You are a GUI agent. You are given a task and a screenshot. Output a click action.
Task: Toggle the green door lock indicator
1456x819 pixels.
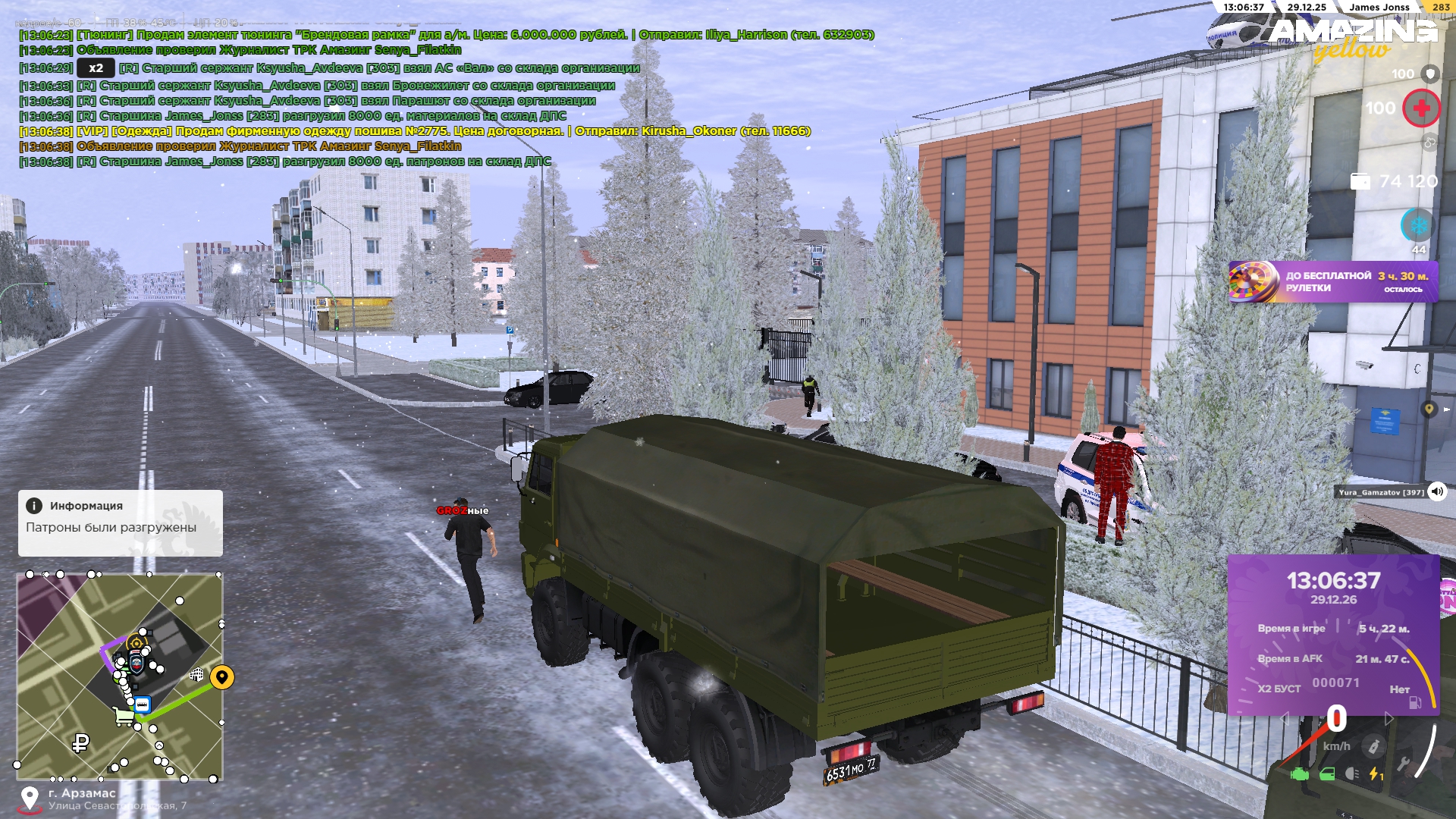pos(1326,774)
